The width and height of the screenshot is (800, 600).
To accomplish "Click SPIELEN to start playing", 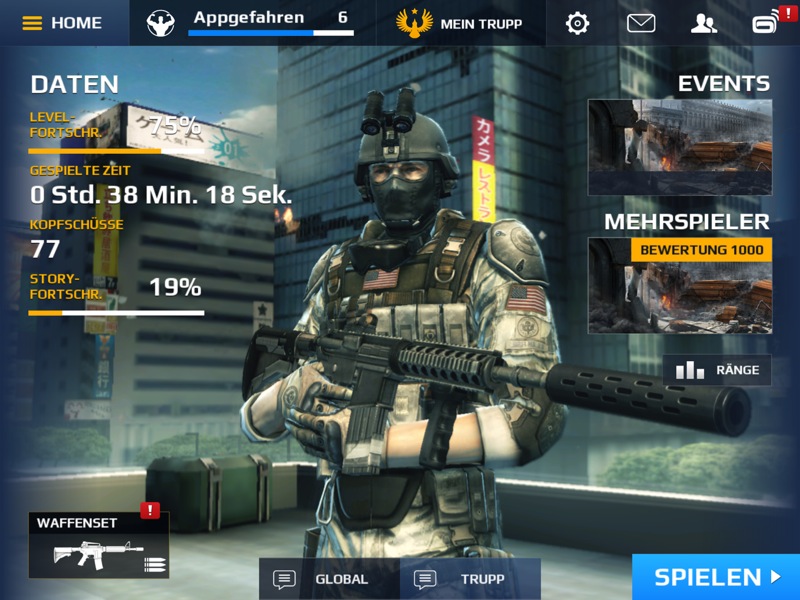I will pyautogui.click(x=716, y=577).
